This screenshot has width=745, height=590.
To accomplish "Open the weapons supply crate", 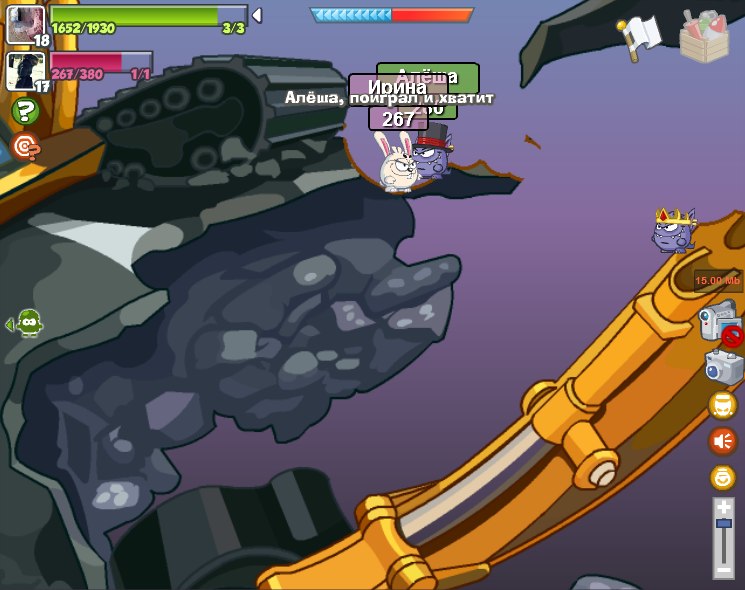I will click(704, 38).
